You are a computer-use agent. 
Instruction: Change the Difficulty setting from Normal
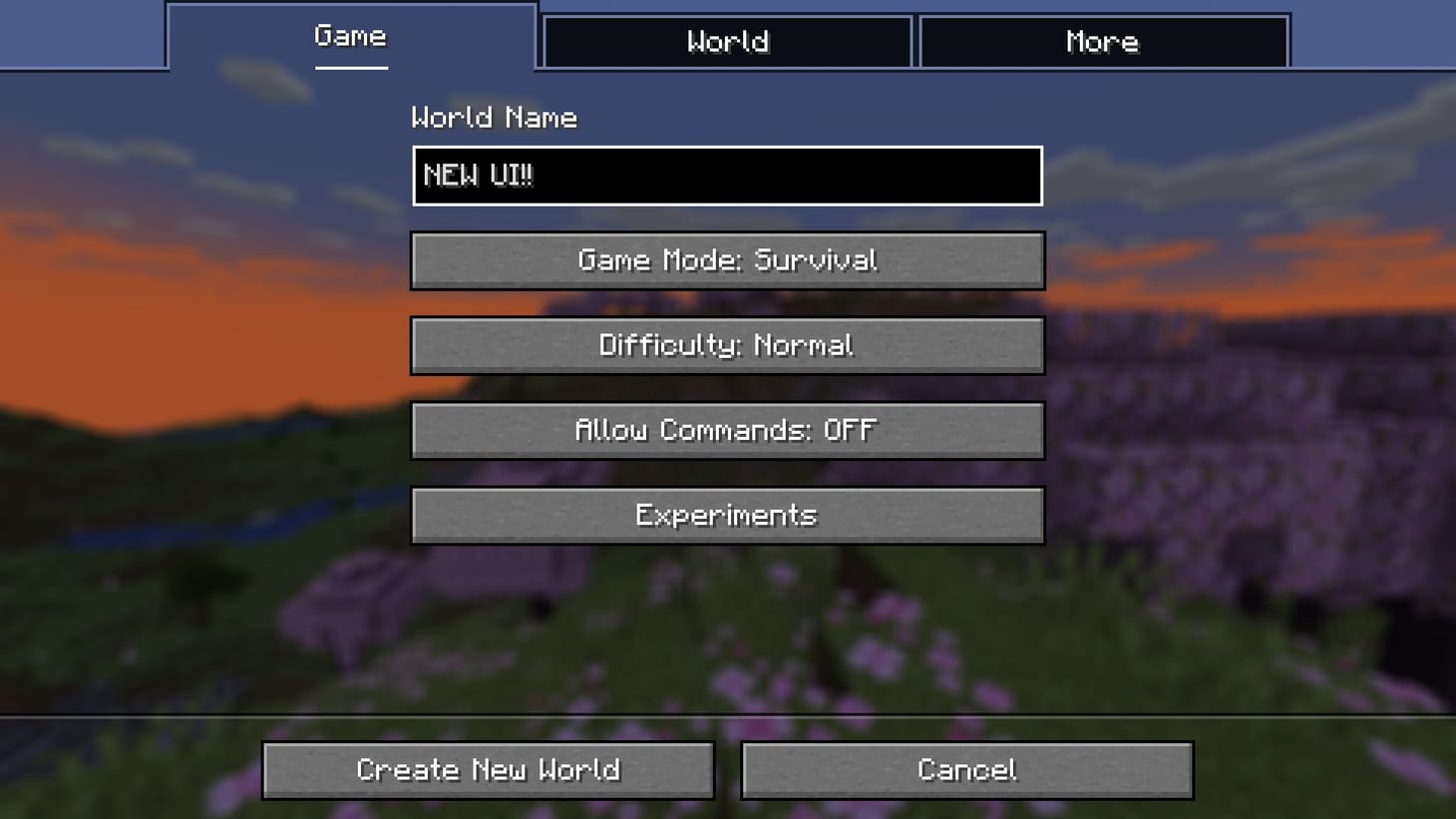tap(727, 345)
